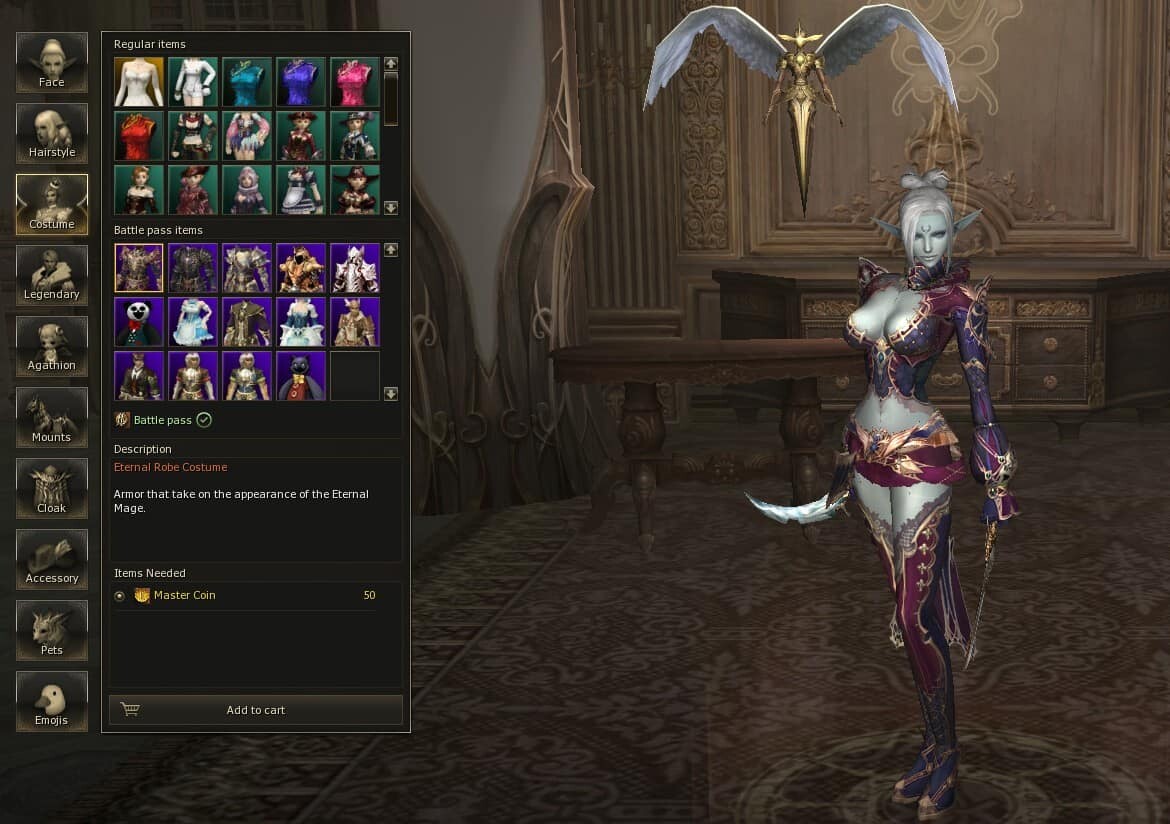This screenshot has height=824, width=1170.
Task: Select the maid outfit costume
Action: (301, 190)
